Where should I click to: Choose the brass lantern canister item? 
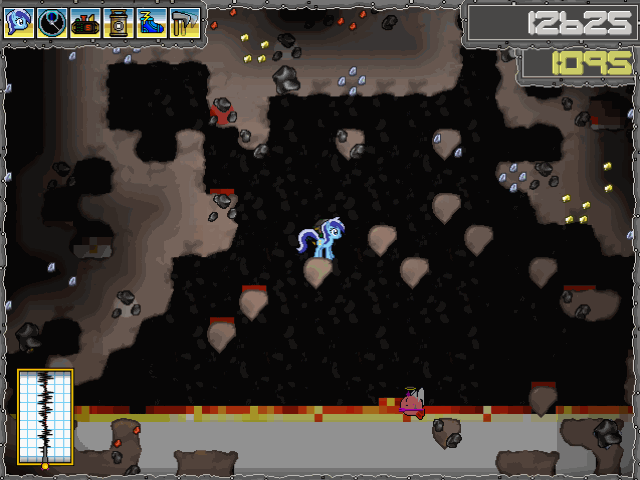click(119, 22)
